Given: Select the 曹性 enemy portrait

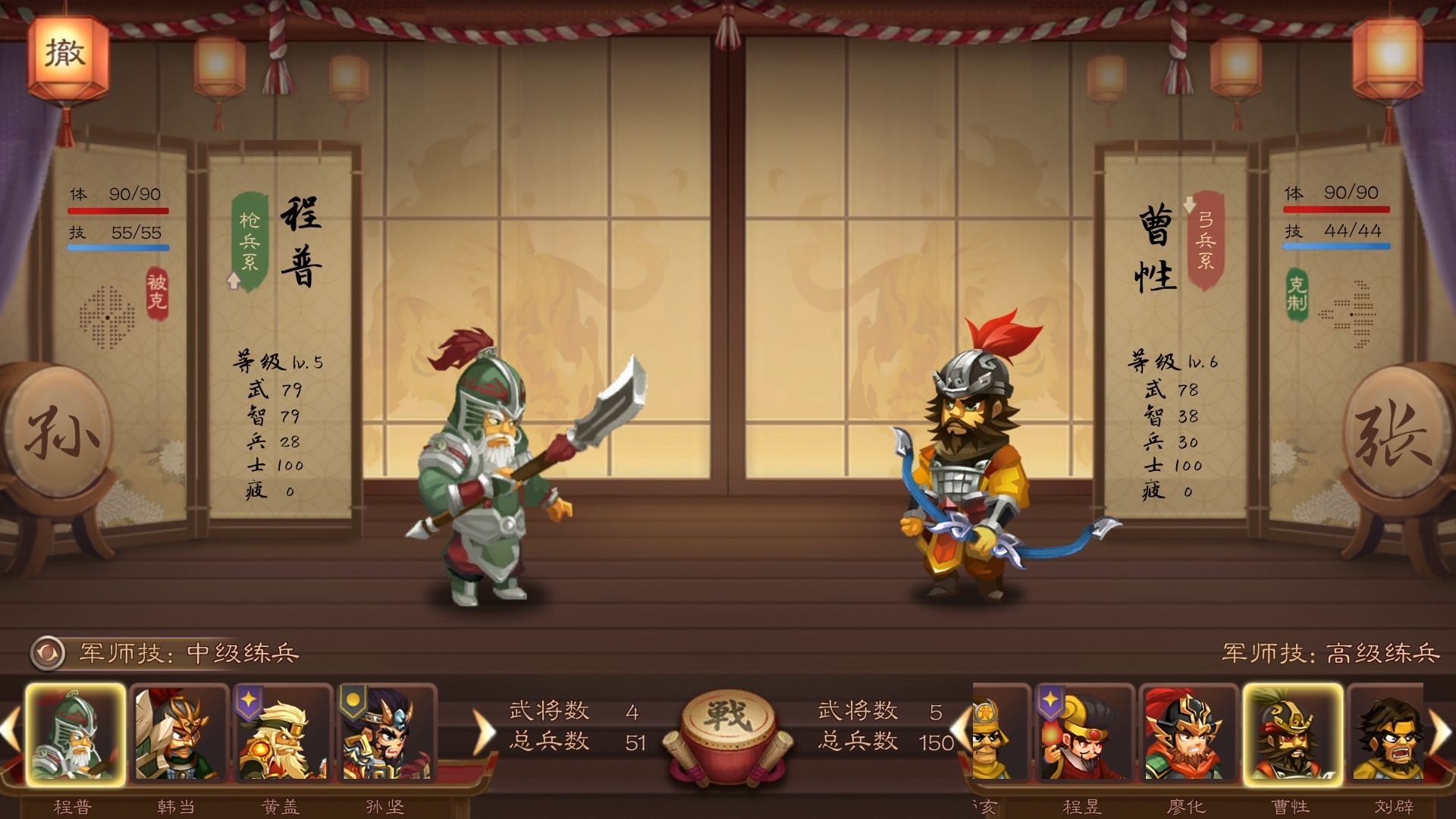Looking at the screenshot, I should pos(1292,734).
